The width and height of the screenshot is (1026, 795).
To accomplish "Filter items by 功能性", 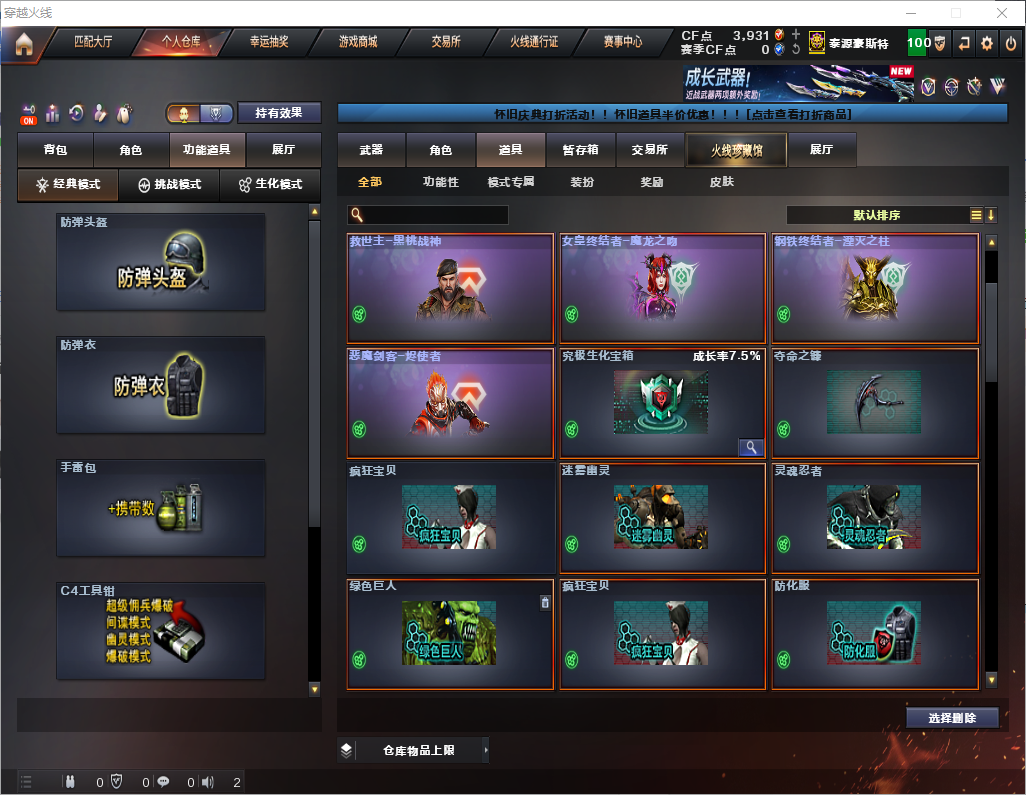I will tap(440, 182).
